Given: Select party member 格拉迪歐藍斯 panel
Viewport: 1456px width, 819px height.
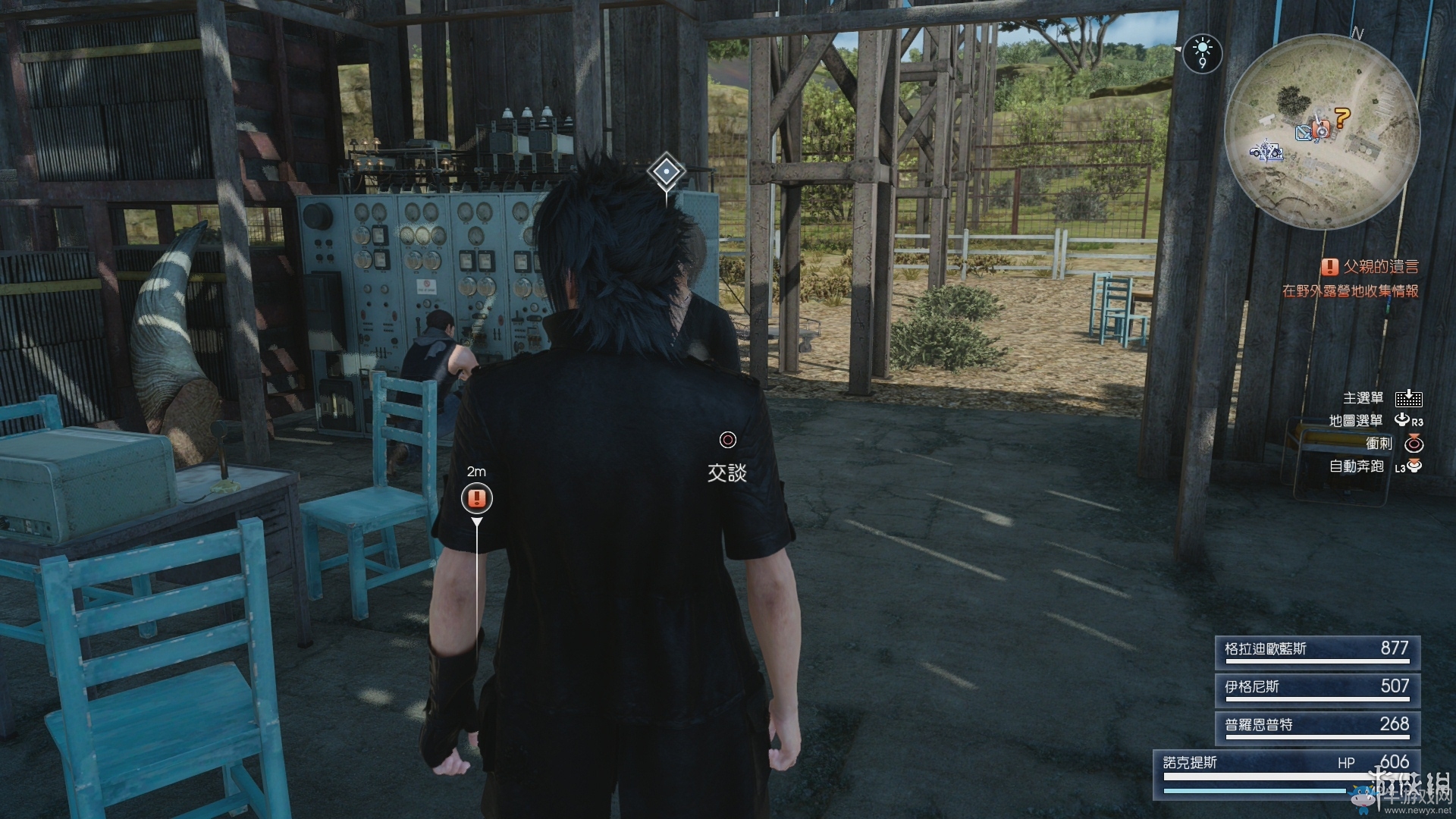Looking at the screenshot, I should pos(1317,651).
